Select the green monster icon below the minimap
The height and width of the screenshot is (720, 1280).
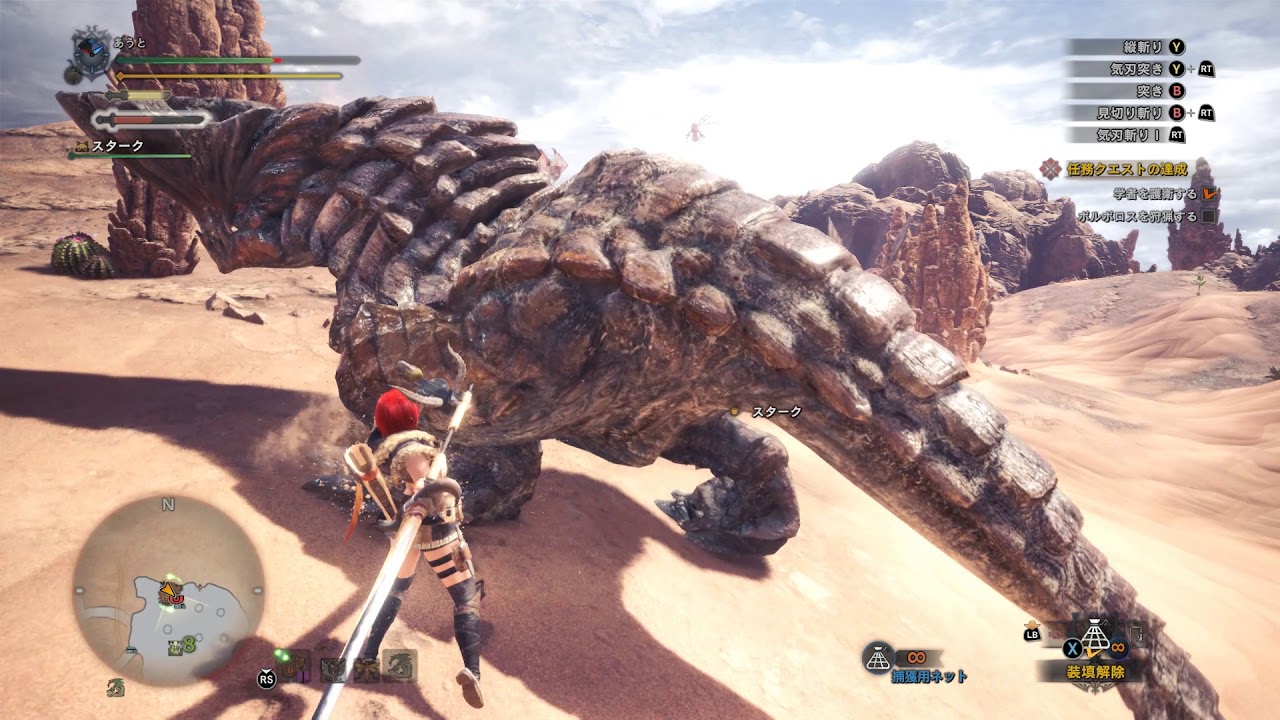[x=116, y=687]
